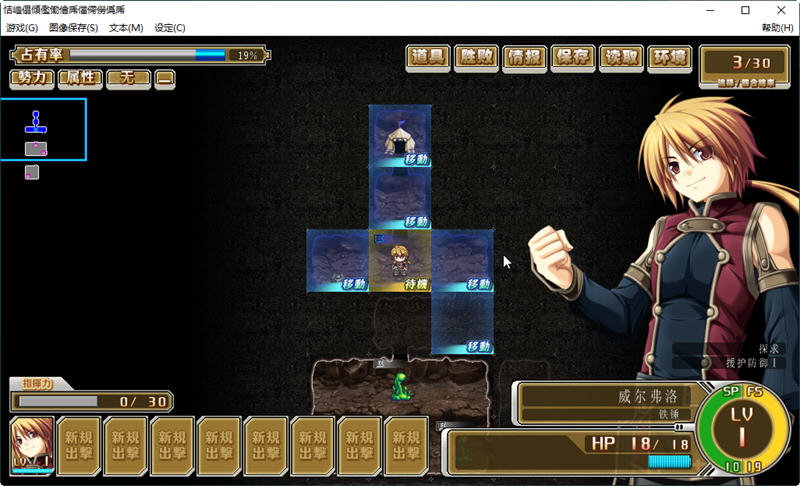This screenshot has height=486, width=800.
Task: Choose the 待機 standby tile
Action: [x=400, y=262]
